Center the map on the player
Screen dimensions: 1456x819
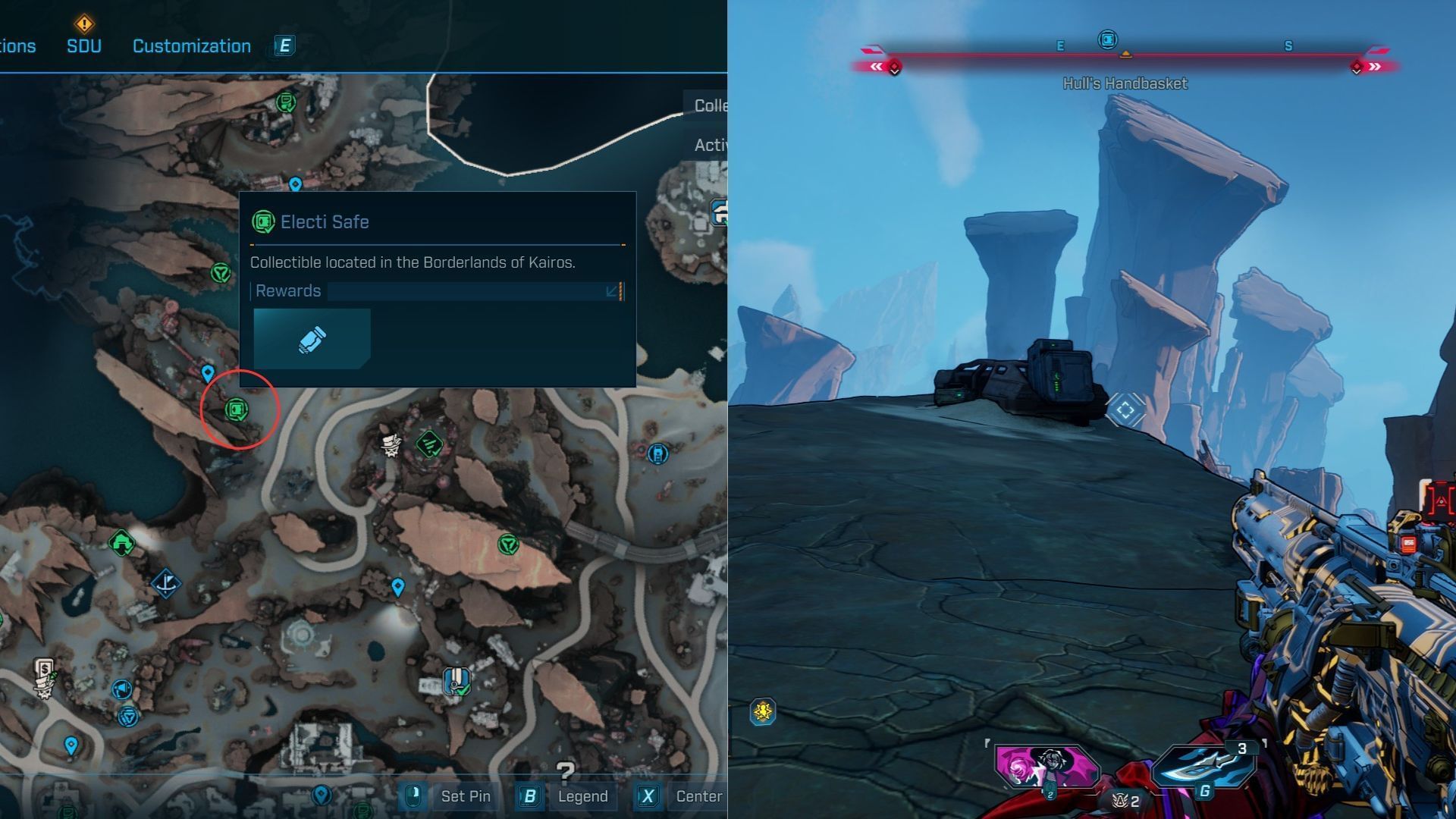coord(698,796)
